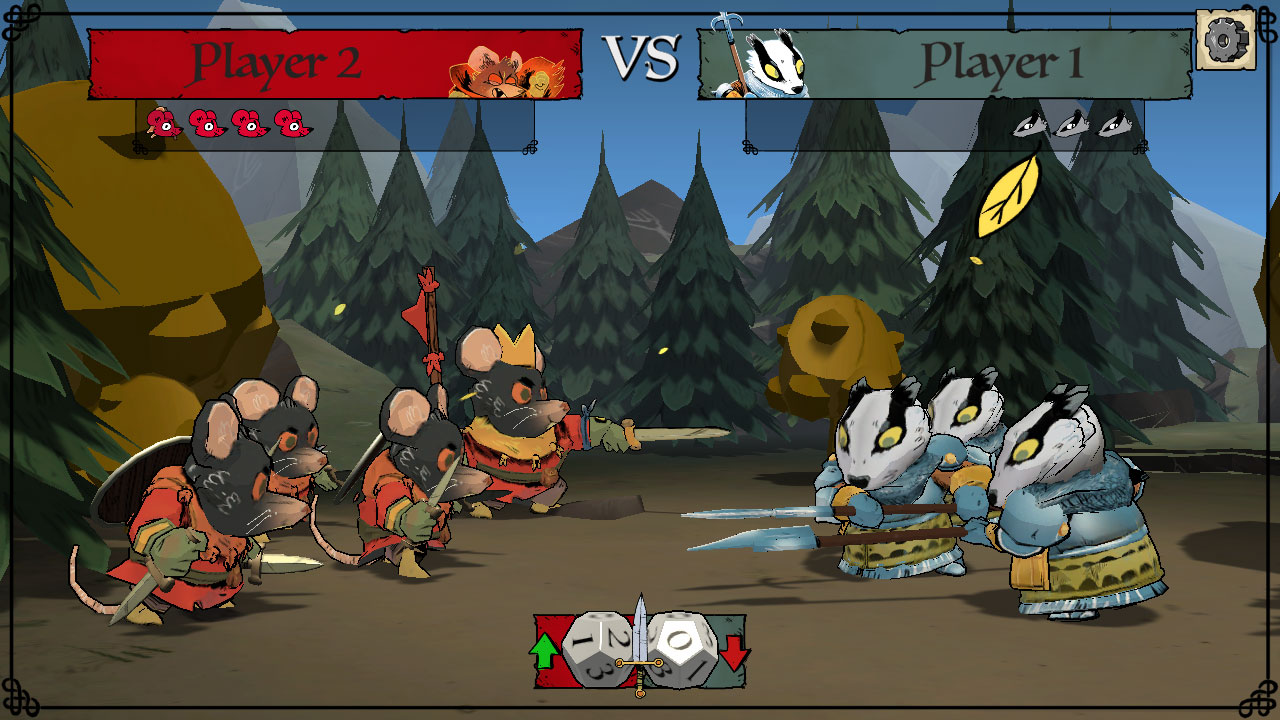
Task: Open the settings gear icon
Action: pyautogui.click(x=1224, y=40)
